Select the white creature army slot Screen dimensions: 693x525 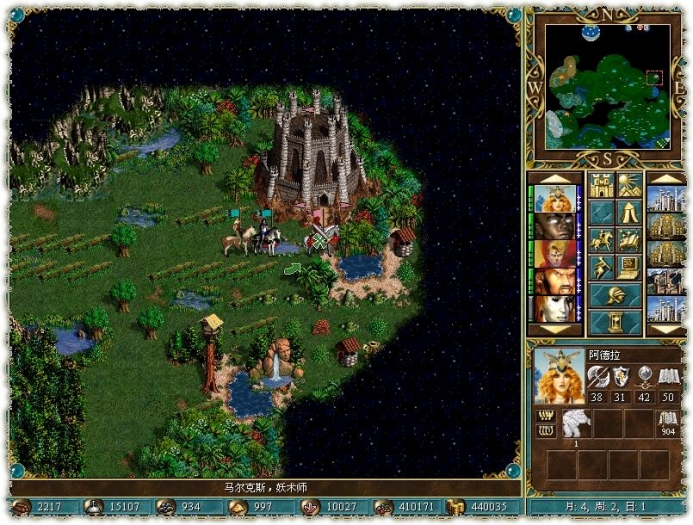click(577, 423)
